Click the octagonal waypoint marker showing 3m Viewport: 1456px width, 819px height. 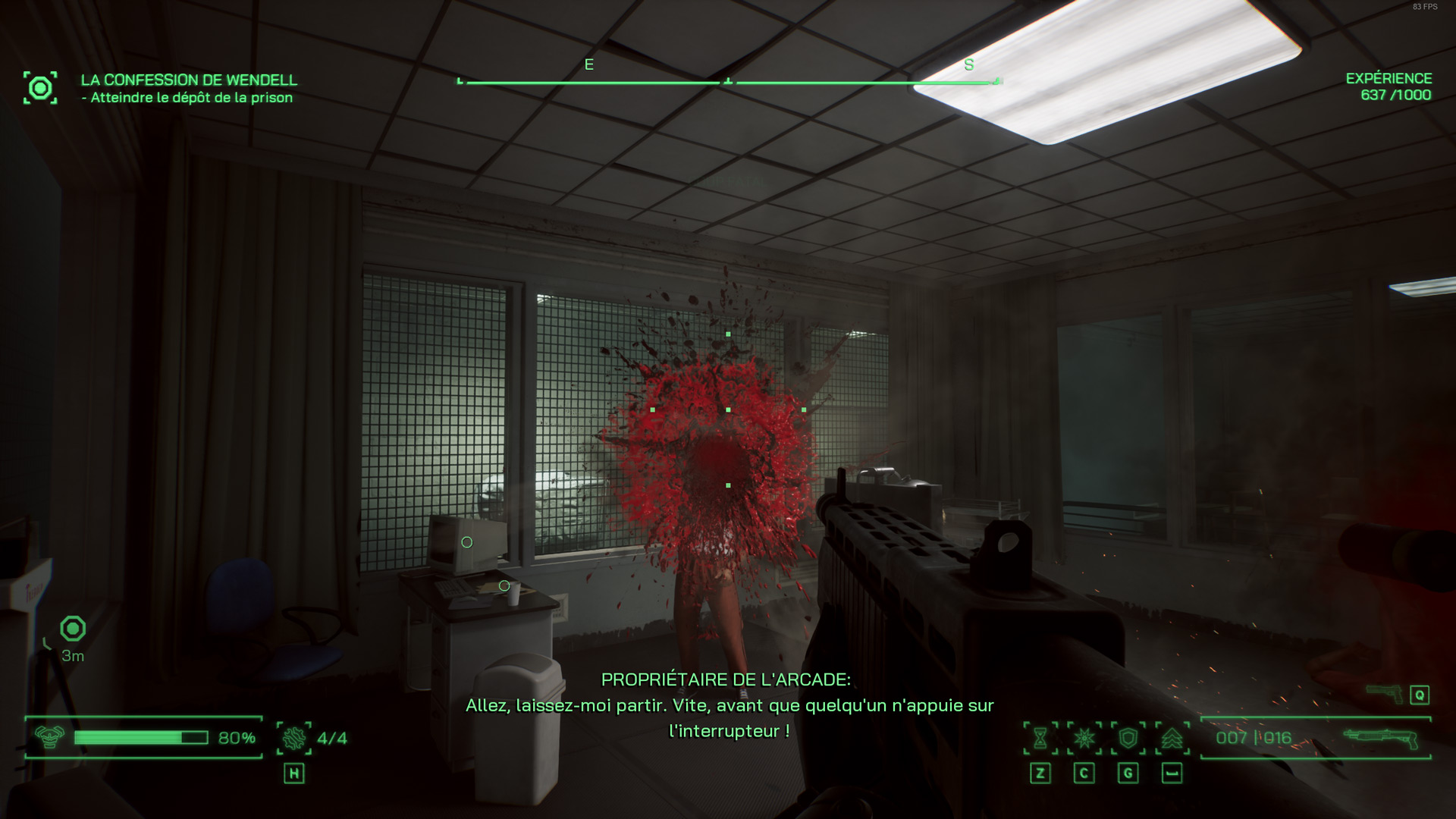coord(73,629)
